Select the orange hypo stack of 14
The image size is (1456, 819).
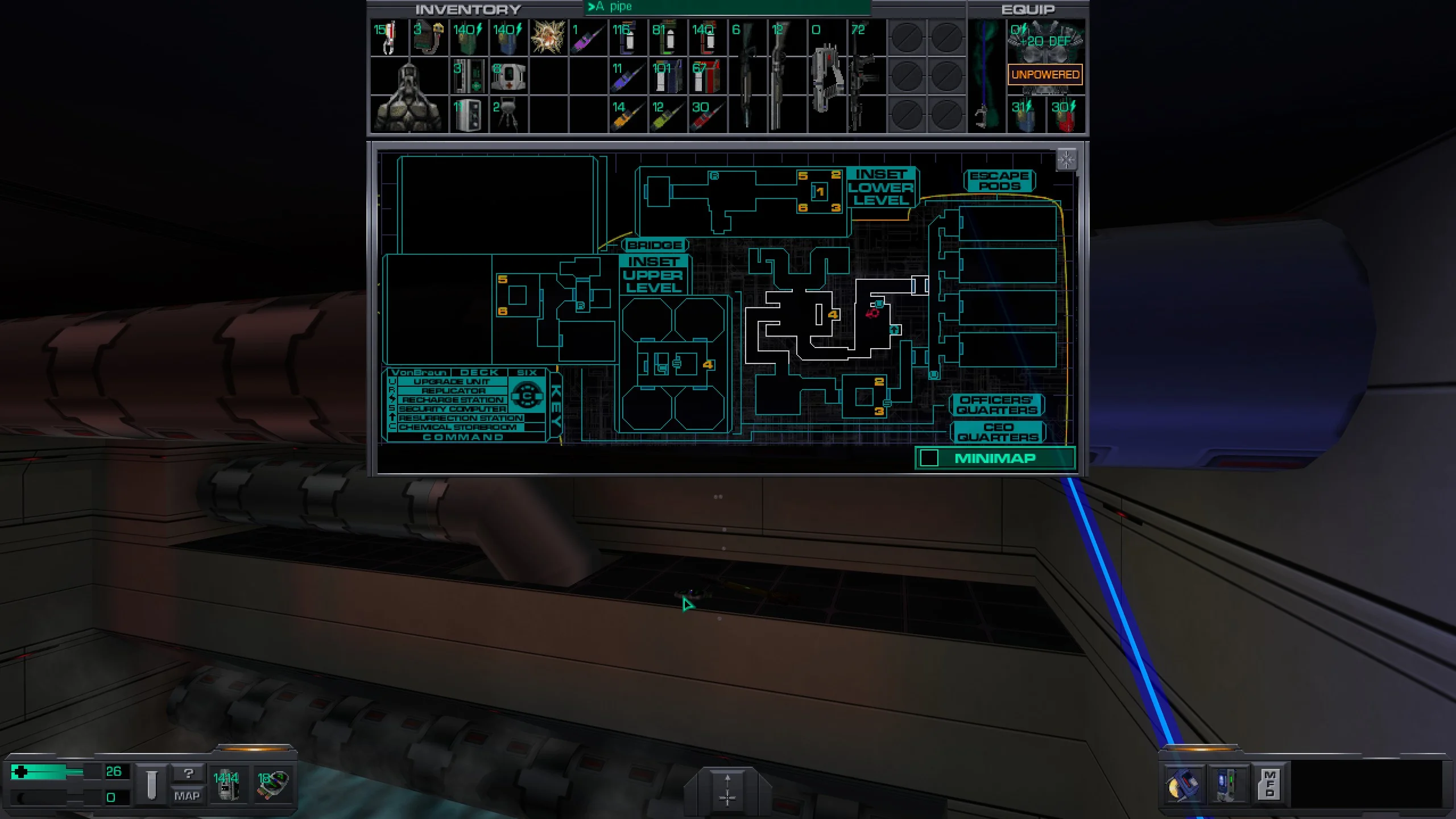pyautogui.click(x=627, y=114)
